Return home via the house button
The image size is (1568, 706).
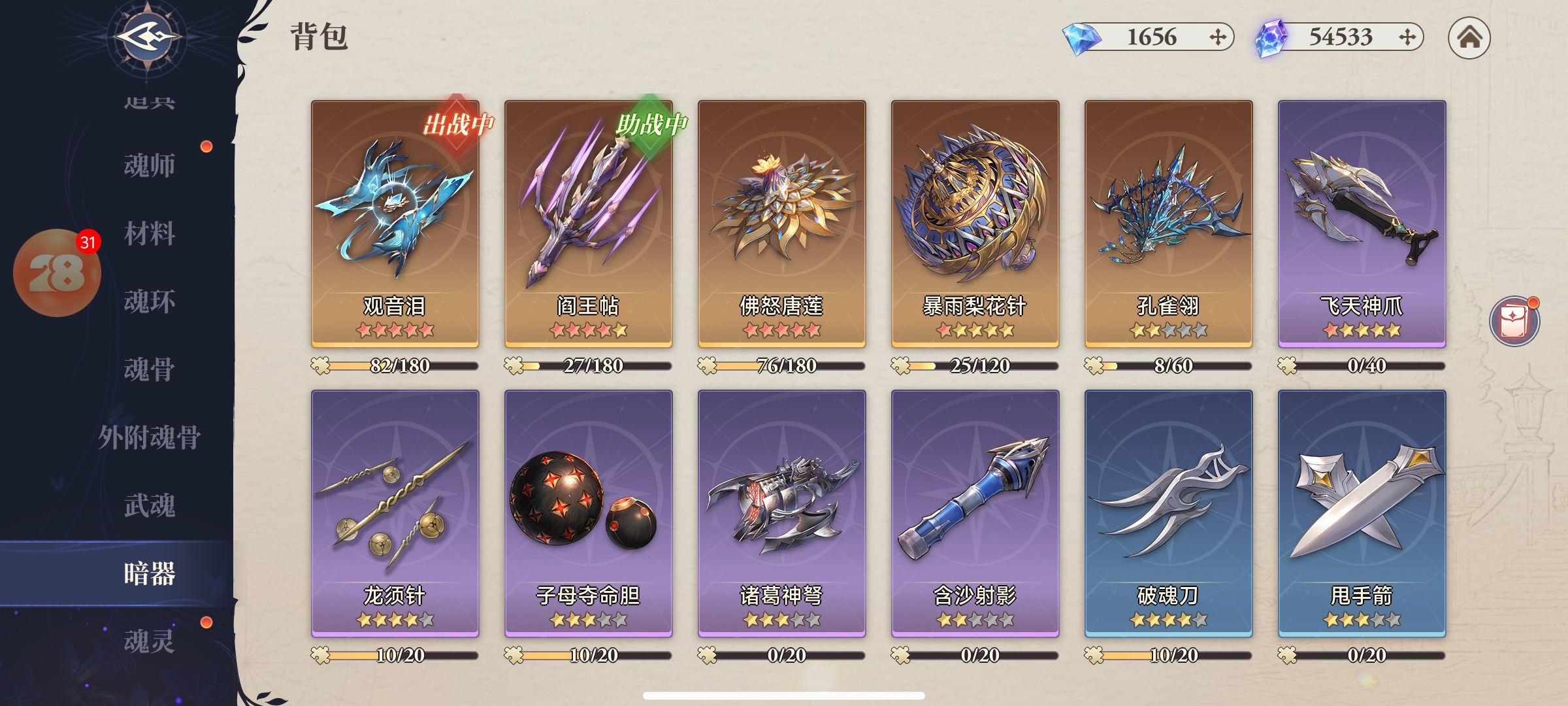tap(1469, 38)
